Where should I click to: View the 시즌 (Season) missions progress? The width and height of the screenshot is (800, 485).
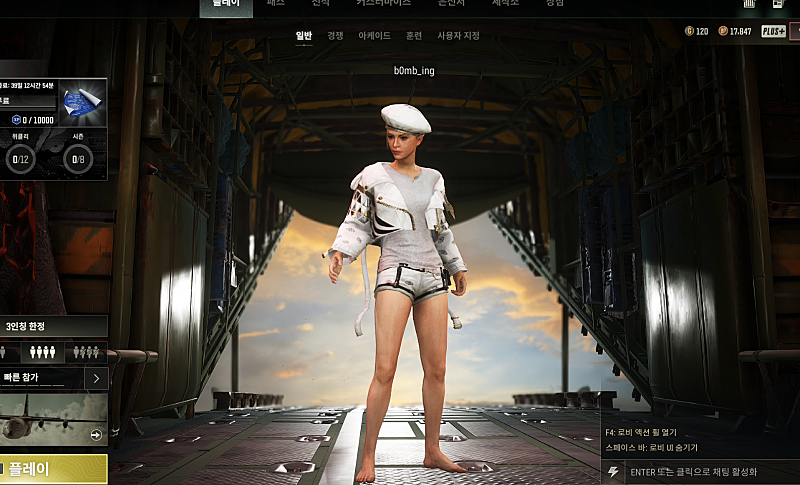[77, 153]
